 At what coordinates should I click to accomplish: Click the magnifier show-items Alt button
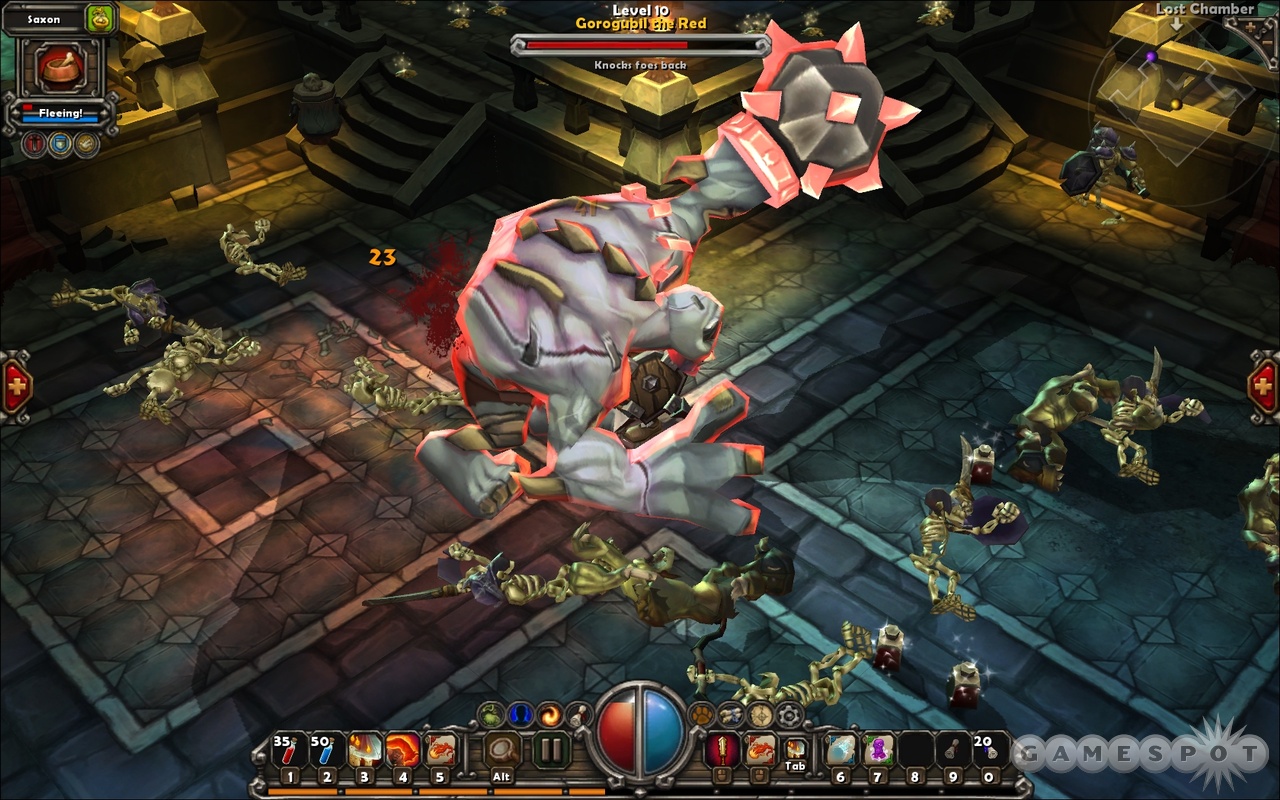coord(502,750)
